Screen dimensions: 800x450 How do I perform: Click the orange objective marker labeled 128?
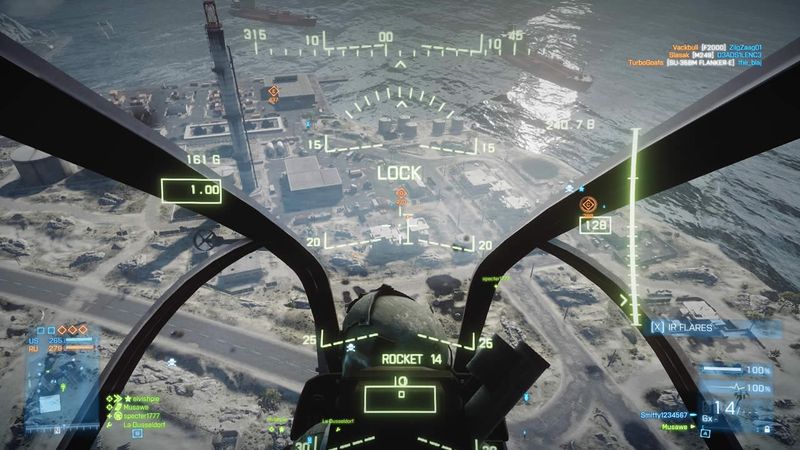coord(589,206)
